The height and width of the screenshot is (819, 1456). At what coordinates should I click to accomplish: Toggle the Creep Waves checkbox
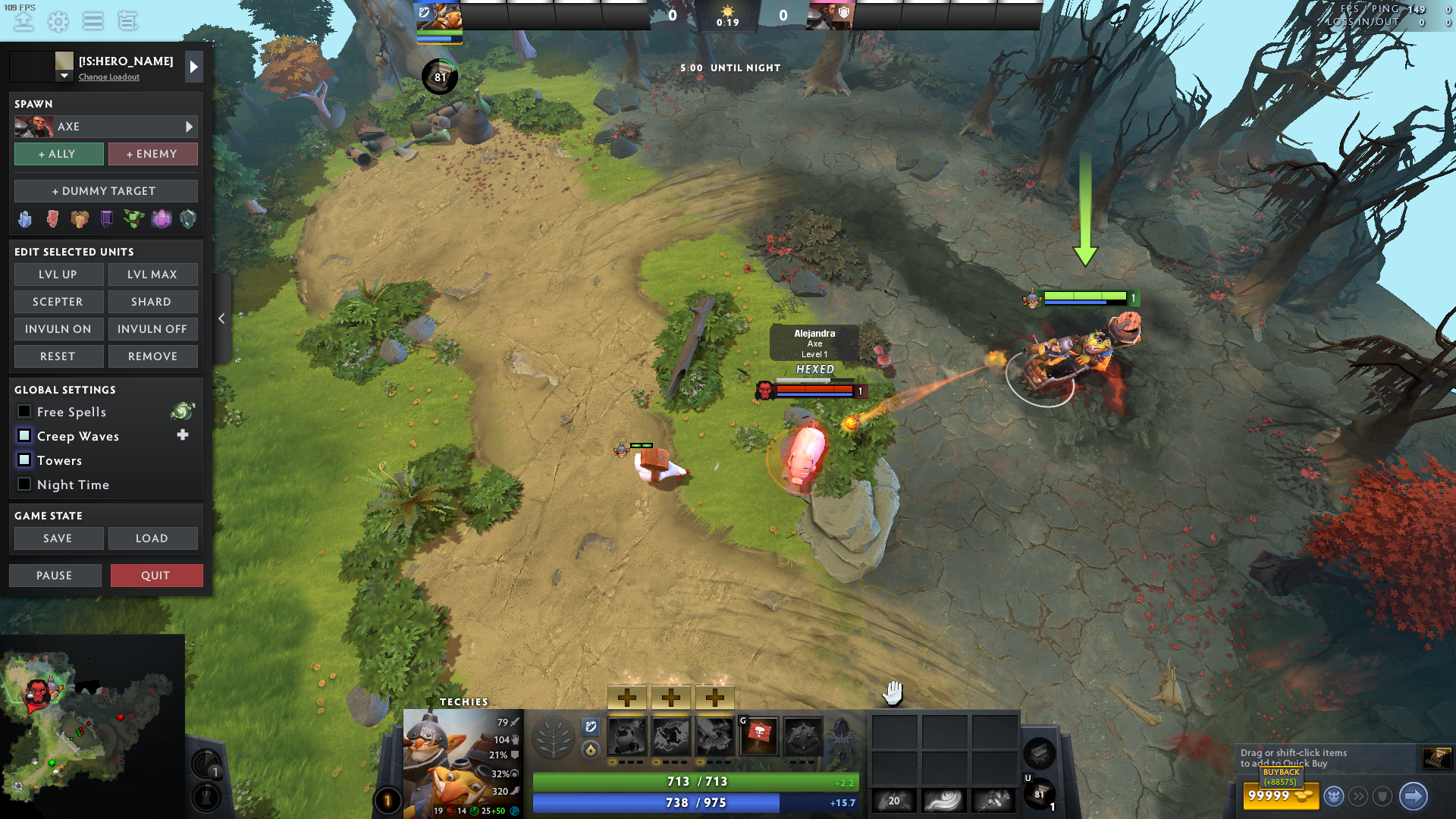coord(24,436)
